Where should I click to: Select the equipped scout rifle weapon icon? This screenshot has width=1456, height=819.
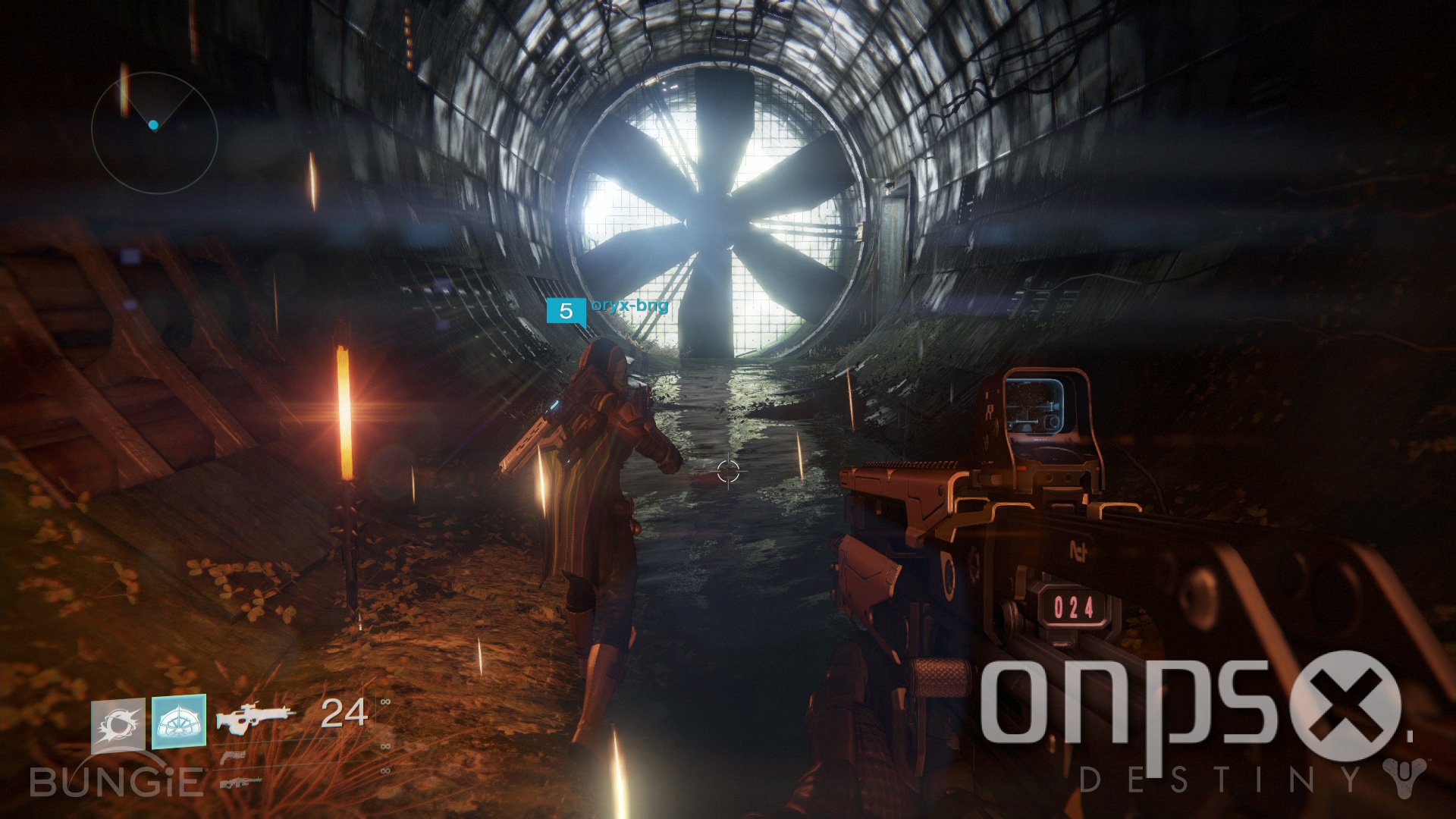click(x=254, y=717)
